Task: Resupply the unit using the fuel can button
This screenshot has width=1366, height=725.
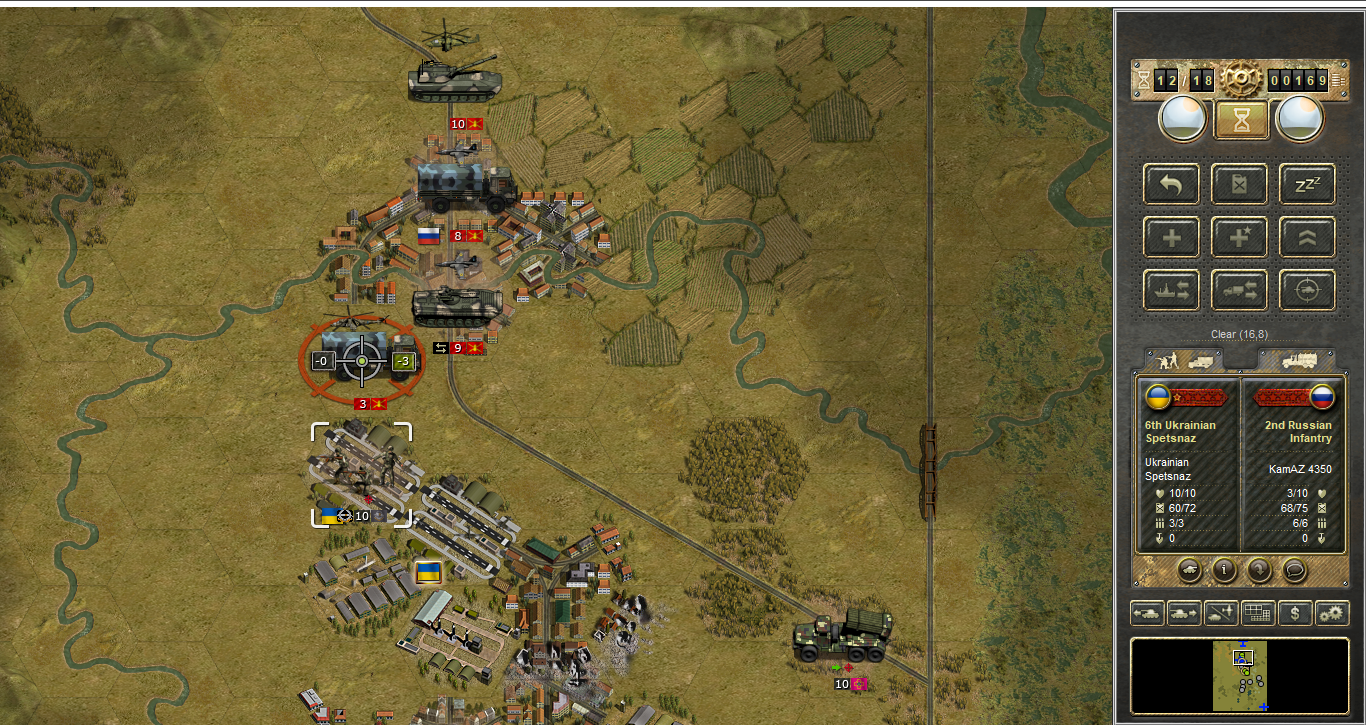Action: [1240, 184]
